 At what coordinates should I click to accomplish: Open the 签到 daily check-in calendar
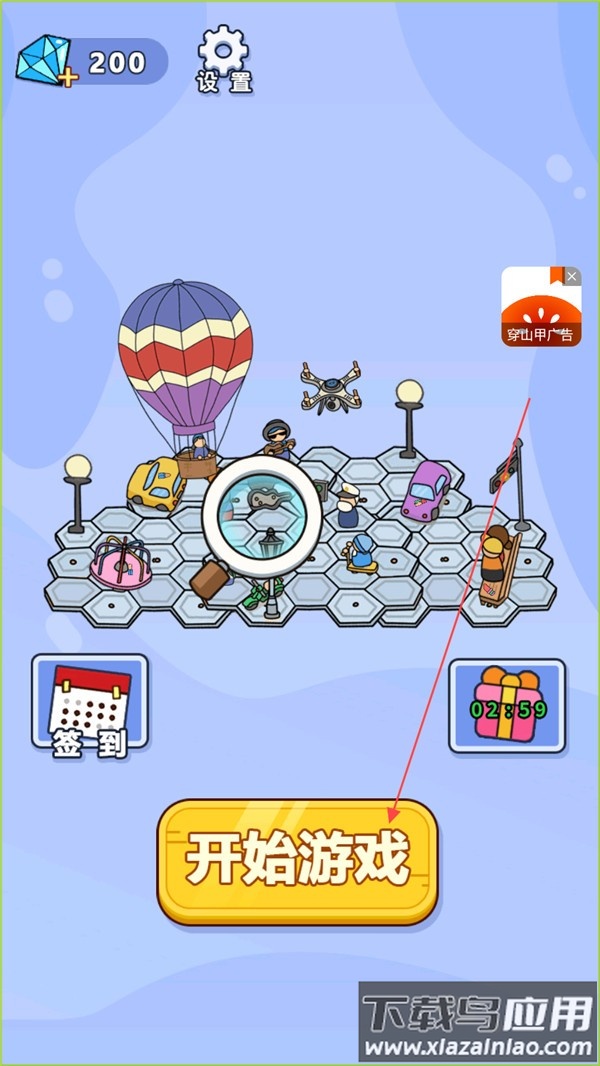click(x=90, y=704)
